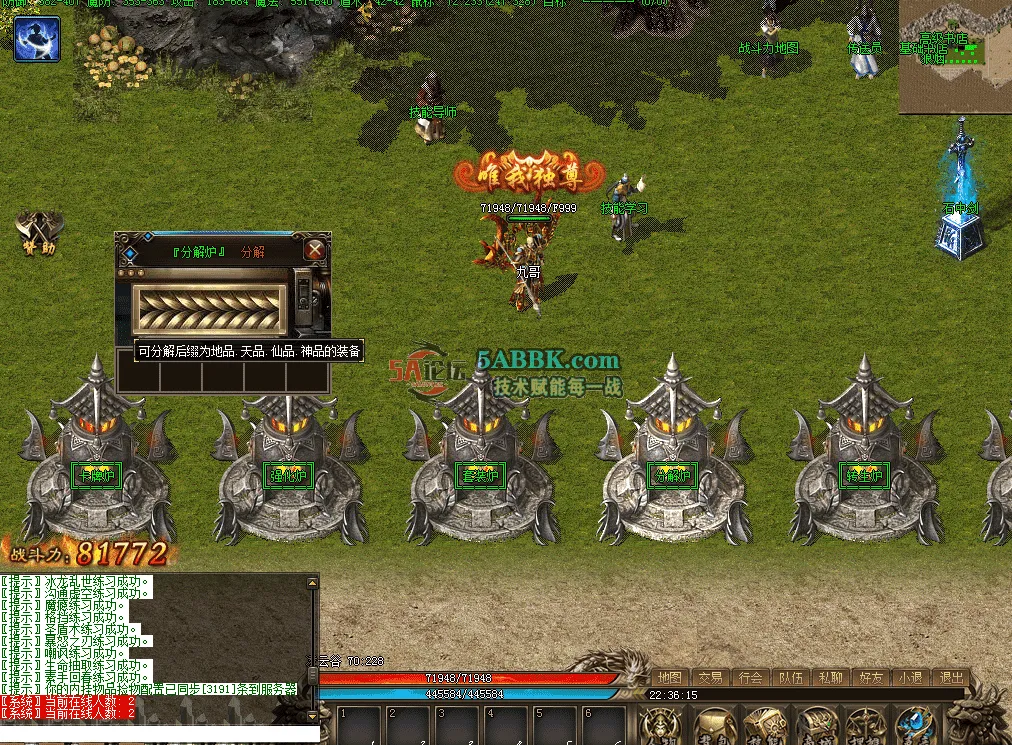The image size is (1012, 745).
Task: Click the chat log scroll-down arrow
Action: (x=313, y=714)
